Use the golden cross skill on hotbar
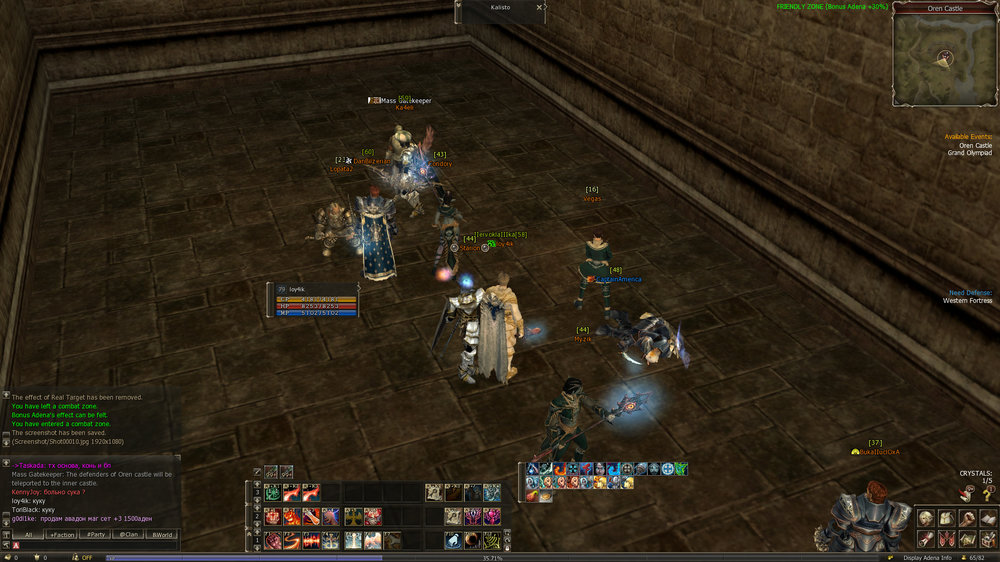Image resolution: width=1000 pixels, height=562 pixels. [354, 517]
